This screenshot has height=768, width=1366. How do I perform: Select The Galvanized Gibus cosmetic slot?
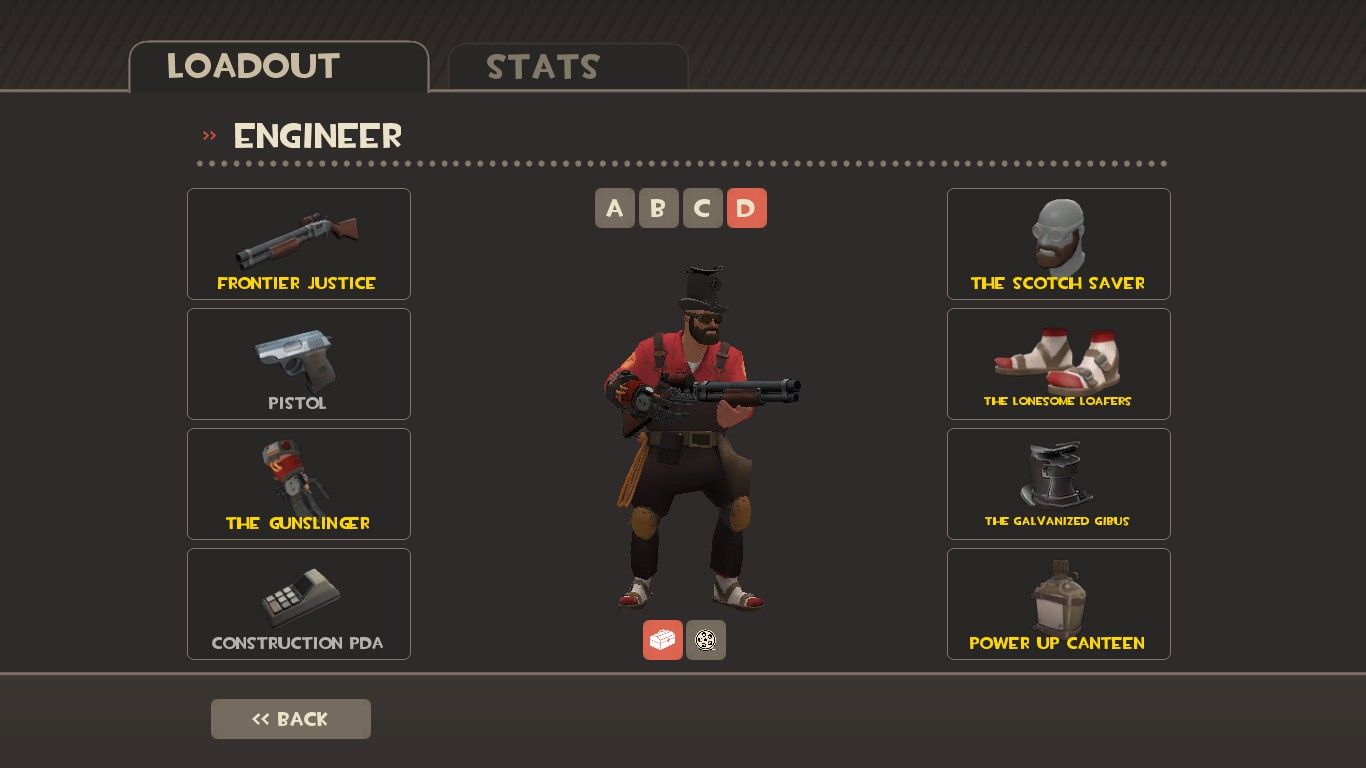pos(1058,483)
